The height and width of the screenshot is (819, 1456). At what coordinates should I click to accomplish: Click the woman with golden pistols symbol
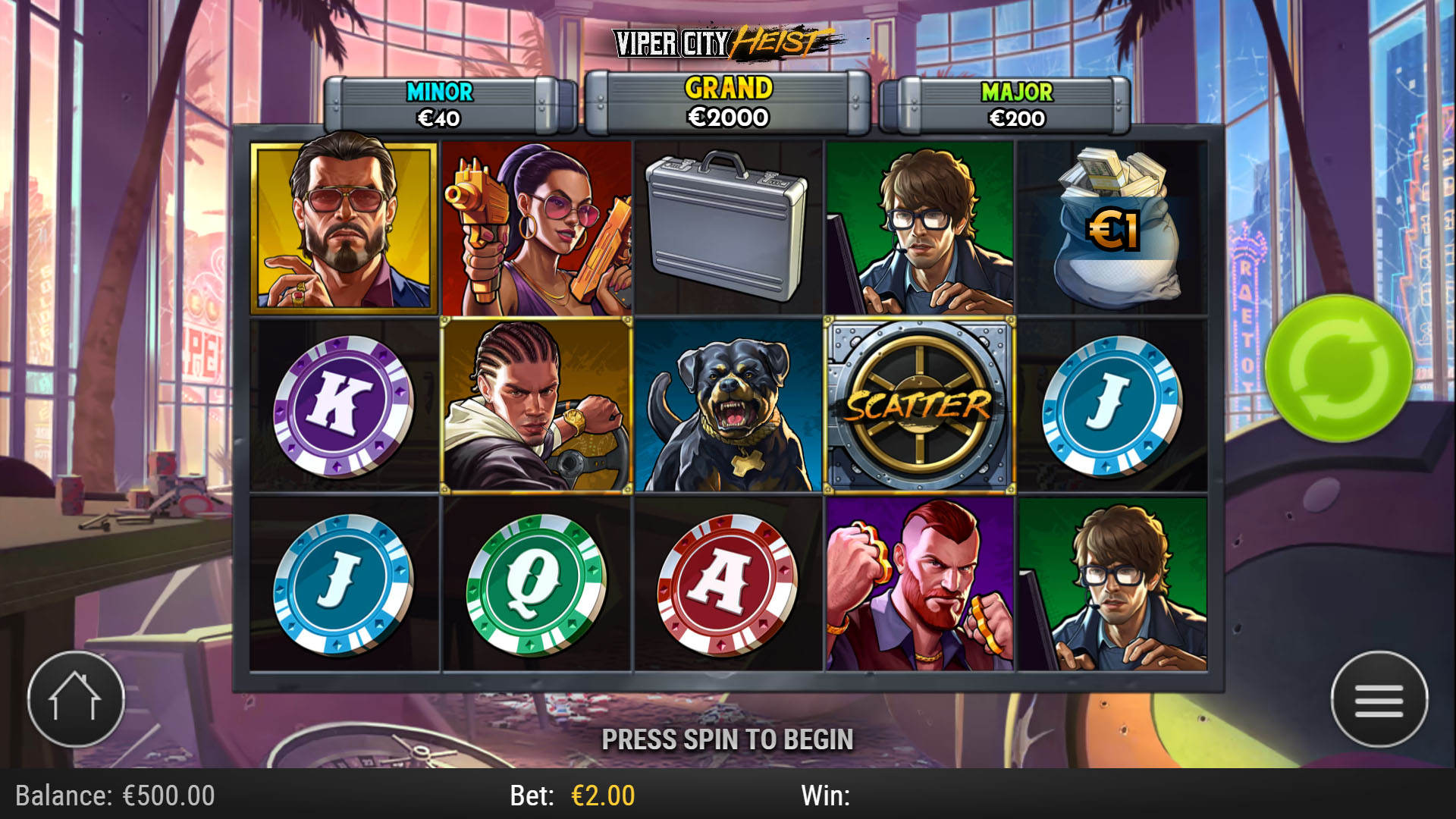click(535, 224)
